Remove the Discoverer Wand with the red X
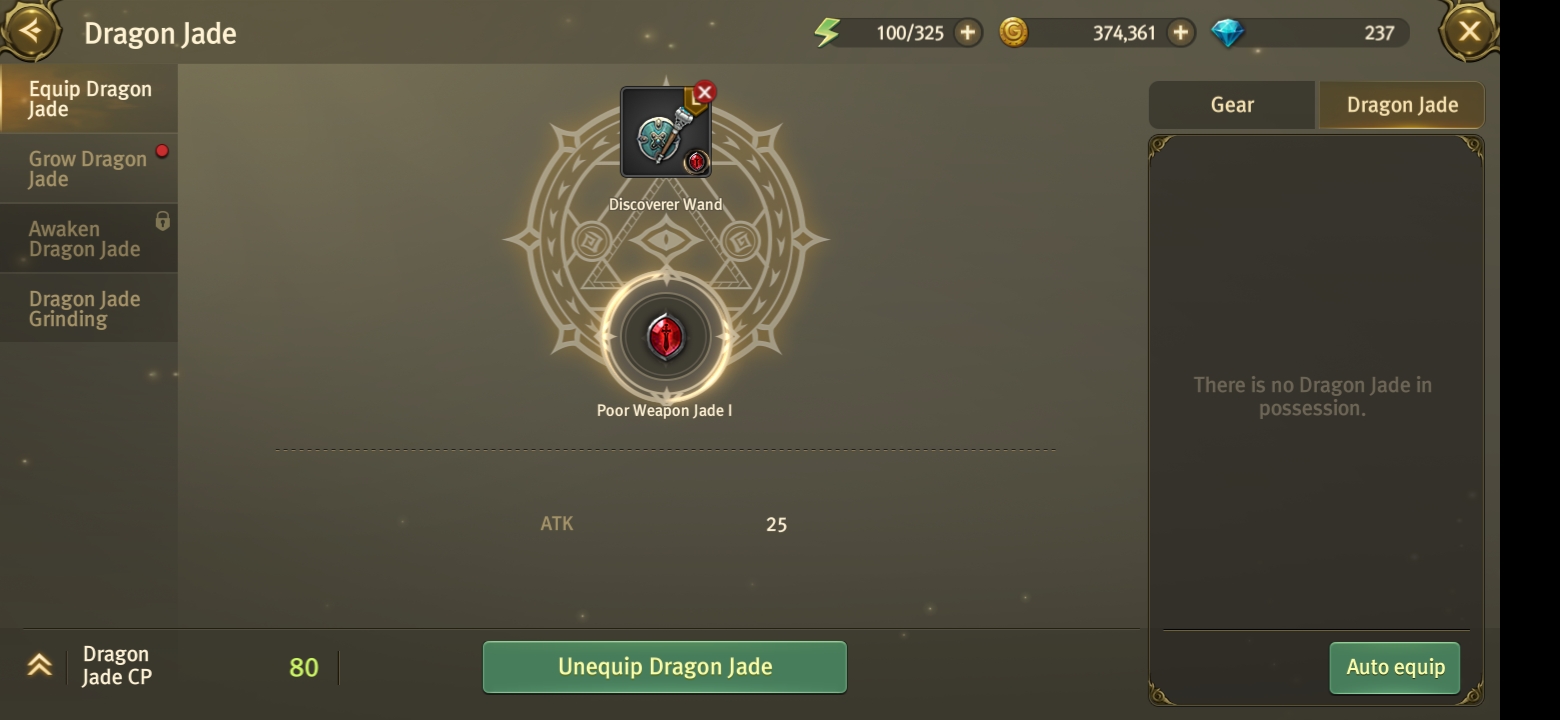The height and width of the screenshot is (720, 1560). (x=705, y=92)
